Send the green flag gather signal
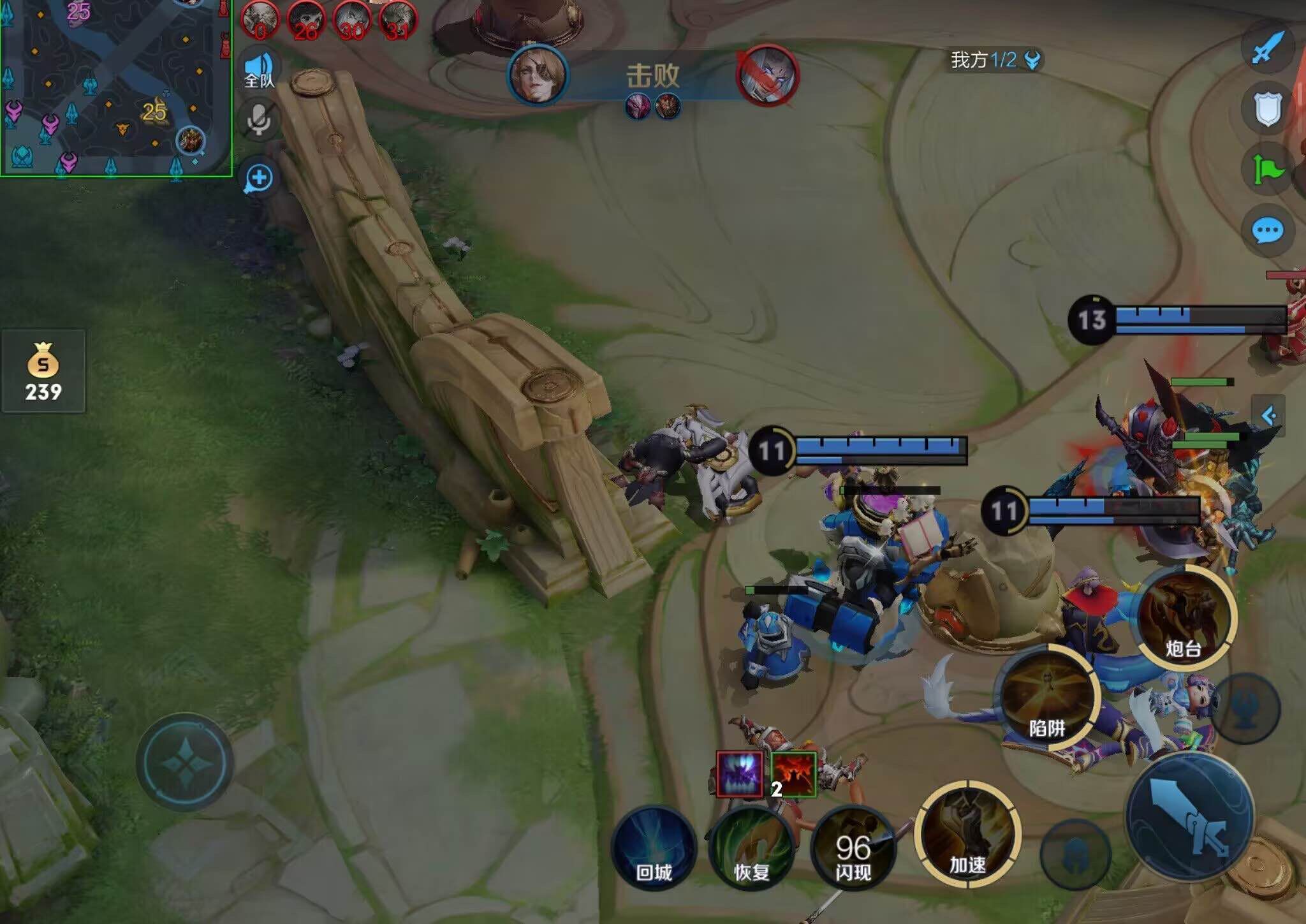1306x924 pixels. [x=1268, y=170]
